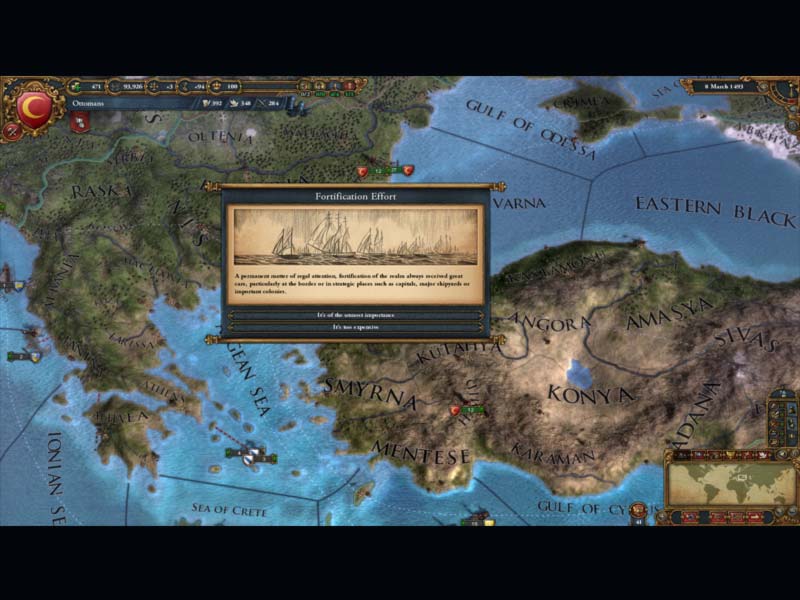
Task: Click the date display showing 8 March 1493
Action: [726, 87]
